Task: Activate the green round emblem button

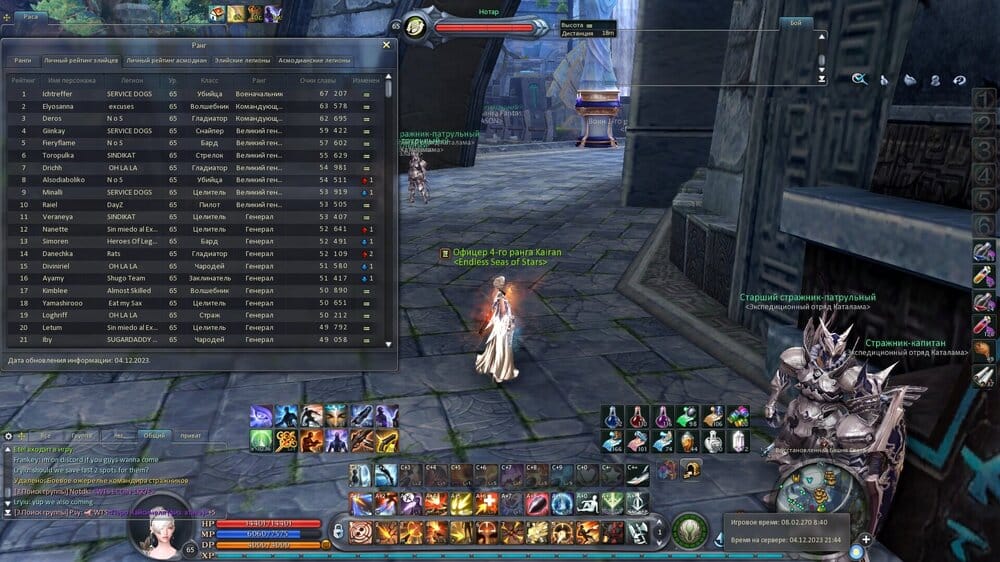Action: tap(687, 529)
